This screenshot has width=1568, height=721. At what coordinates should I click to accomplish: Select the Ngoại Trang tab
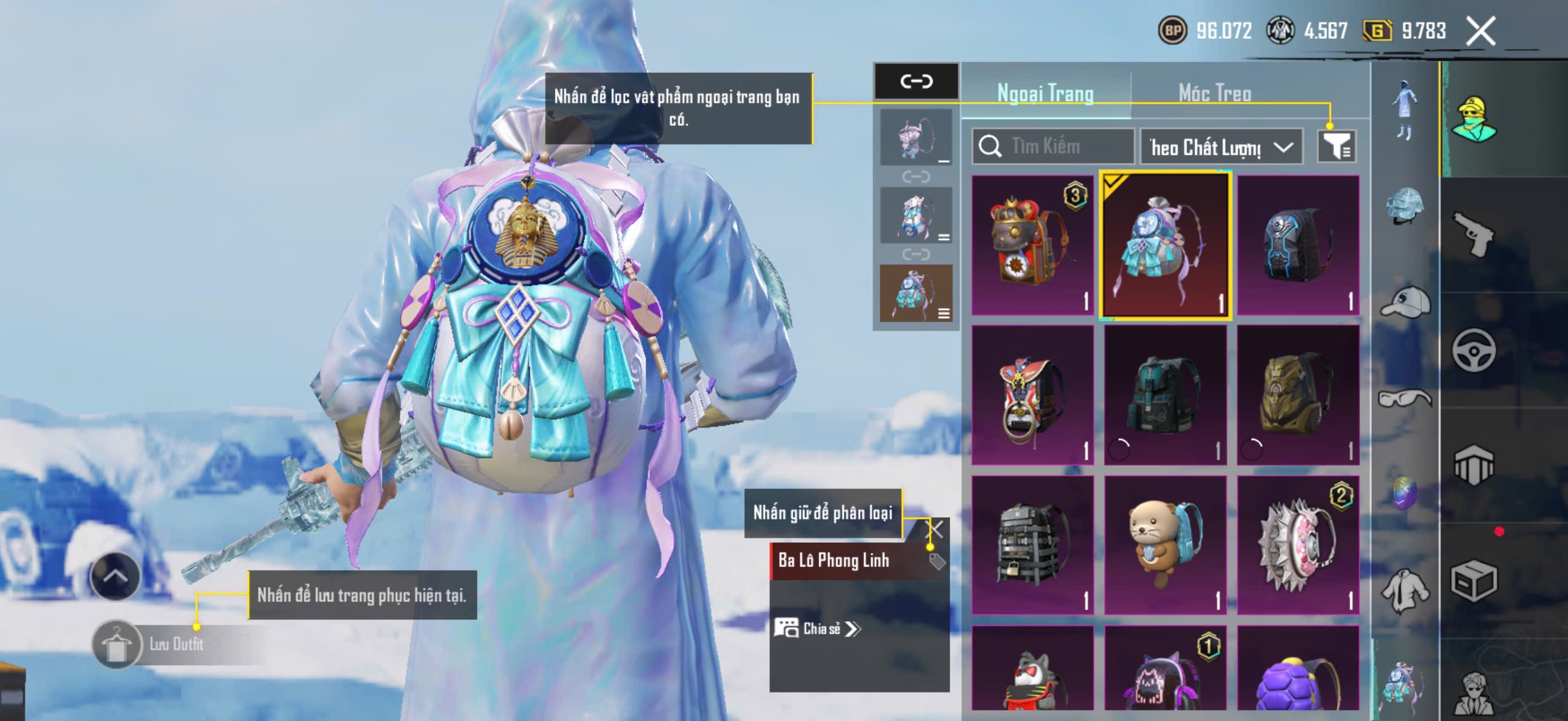pos(1045,93)
